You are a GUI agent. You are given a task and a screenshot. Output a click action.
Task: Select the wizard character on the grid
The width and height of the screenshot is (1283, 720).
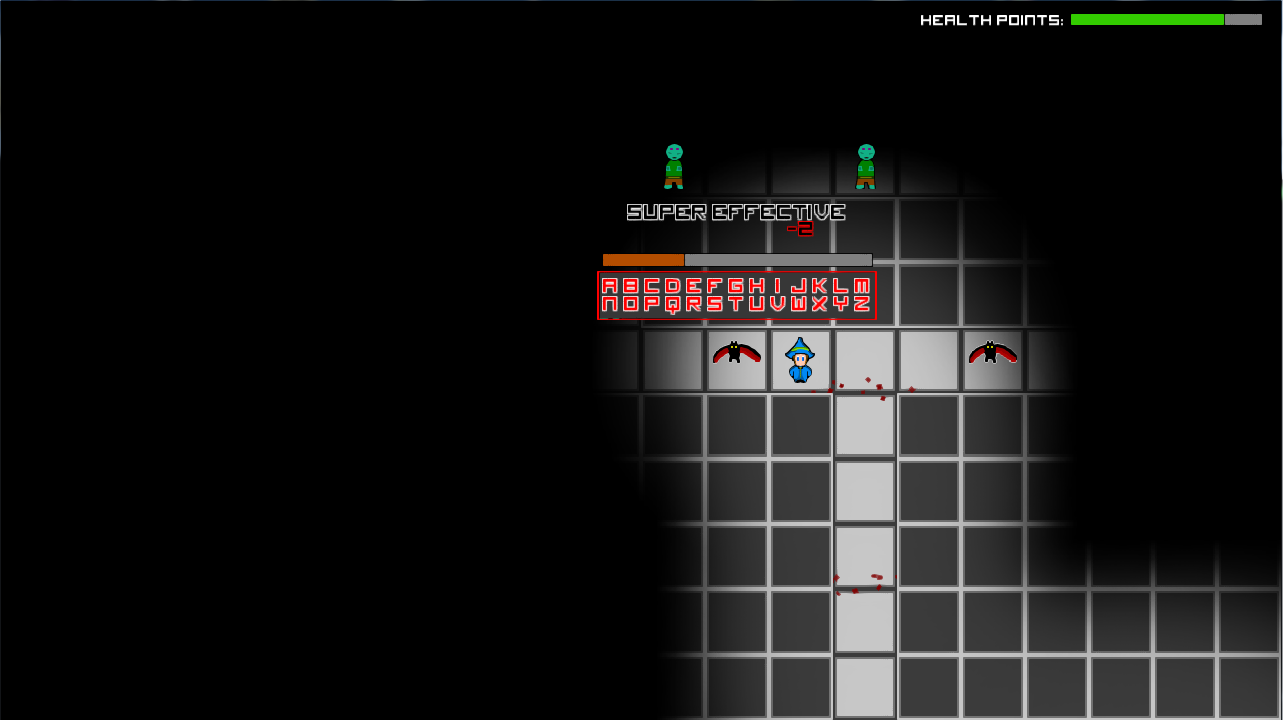pos(802,362)
